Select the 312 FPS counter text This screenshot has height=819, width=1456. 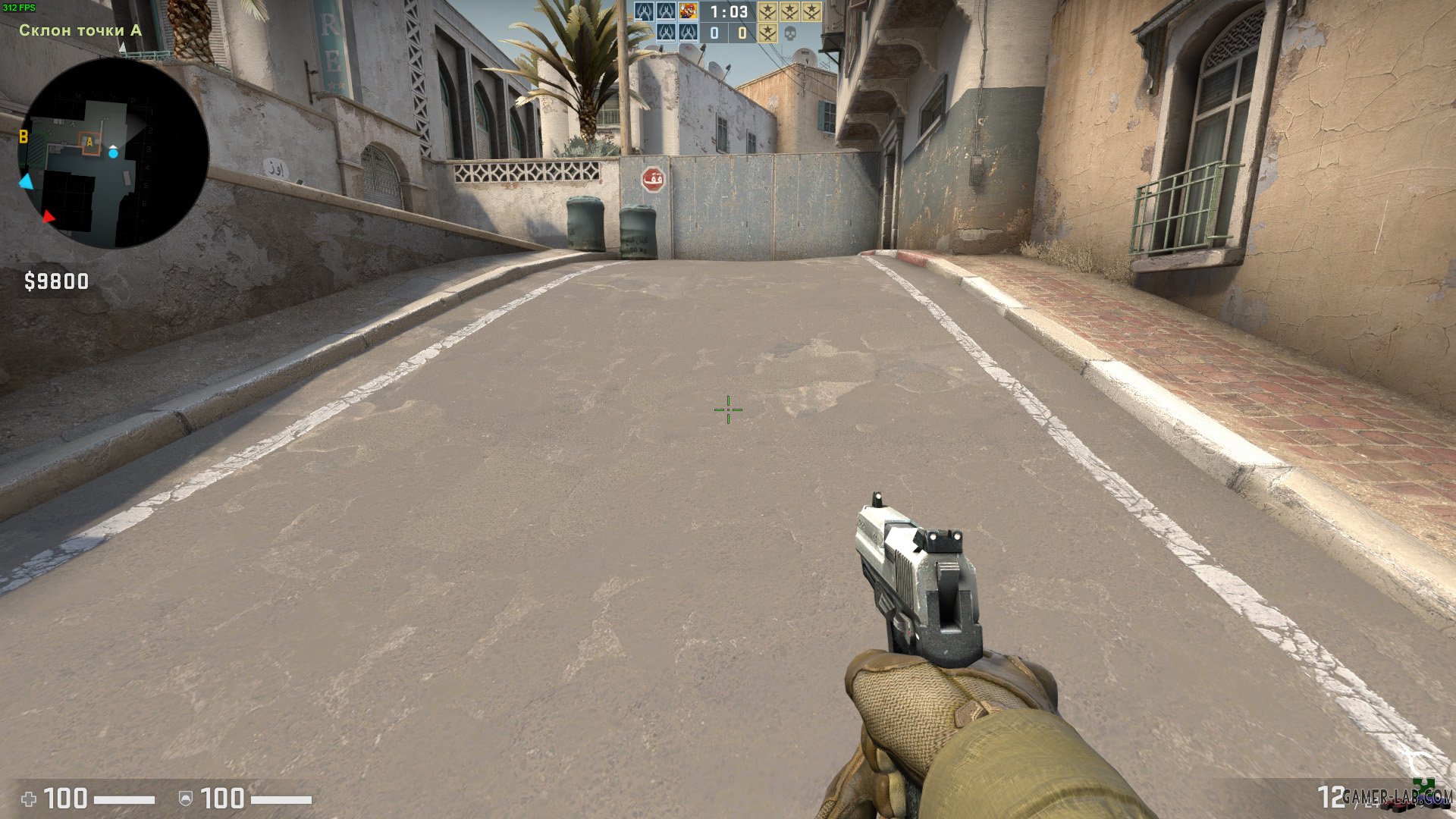point(19,5)
